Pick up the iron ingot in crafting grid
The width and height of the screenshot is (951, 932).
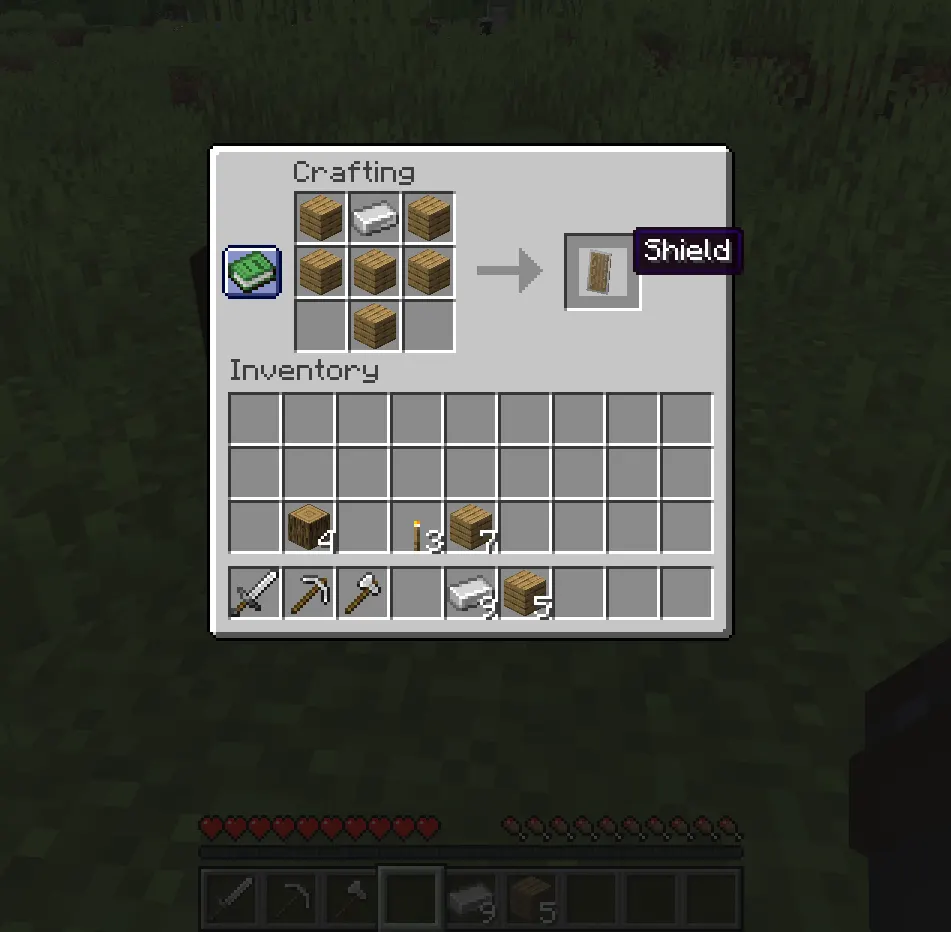[x=375, y=218]
